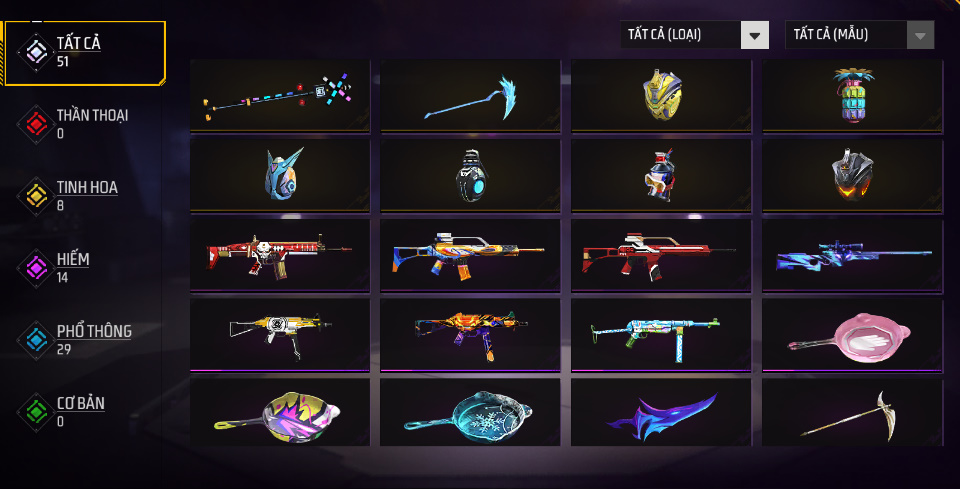The image size is (960, 489).
Task: Select the pink frying pan skin
Action: point(852,335)
